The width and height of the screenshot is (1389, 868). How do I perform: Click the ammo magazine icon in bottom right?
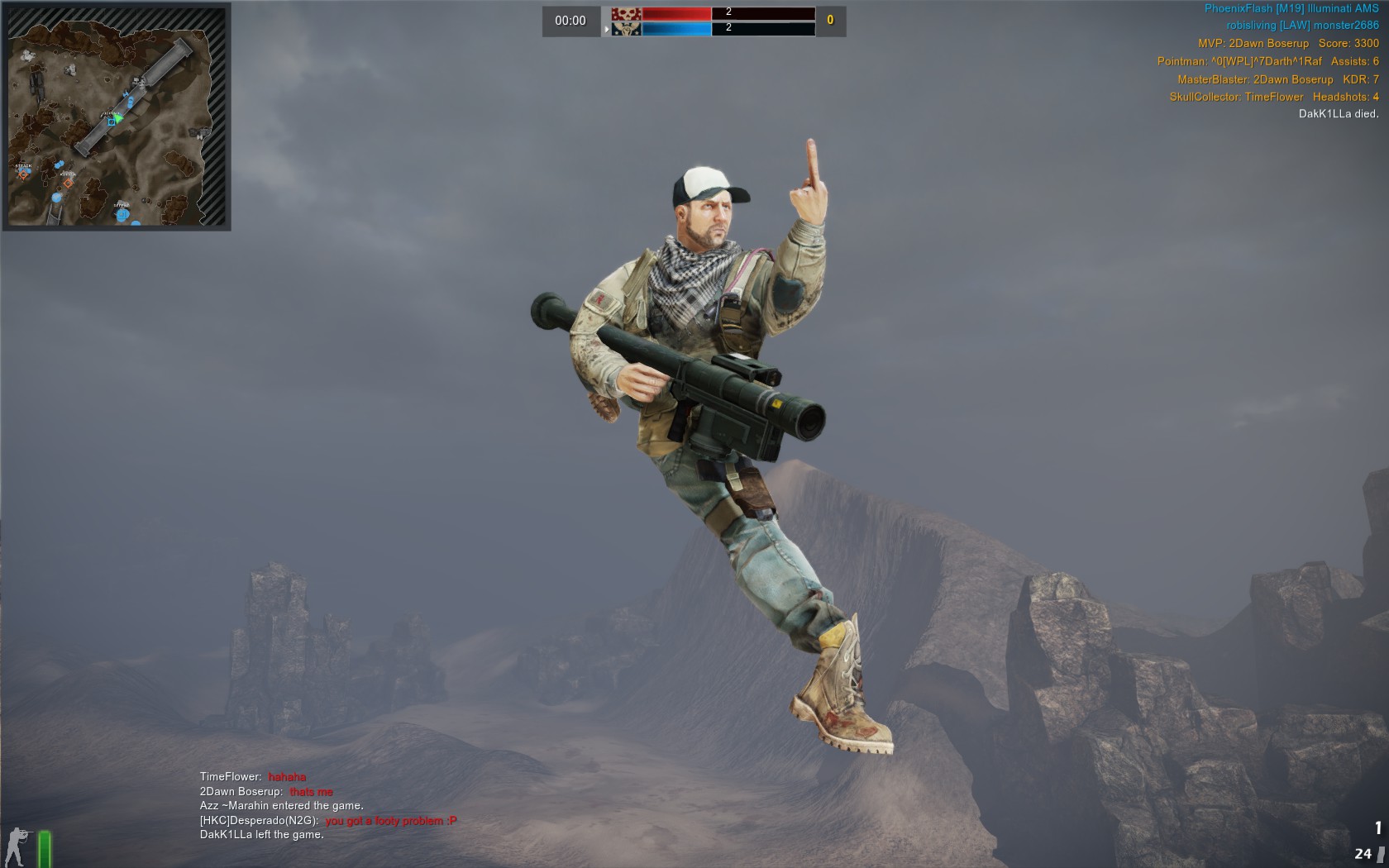pos(1381,855)
